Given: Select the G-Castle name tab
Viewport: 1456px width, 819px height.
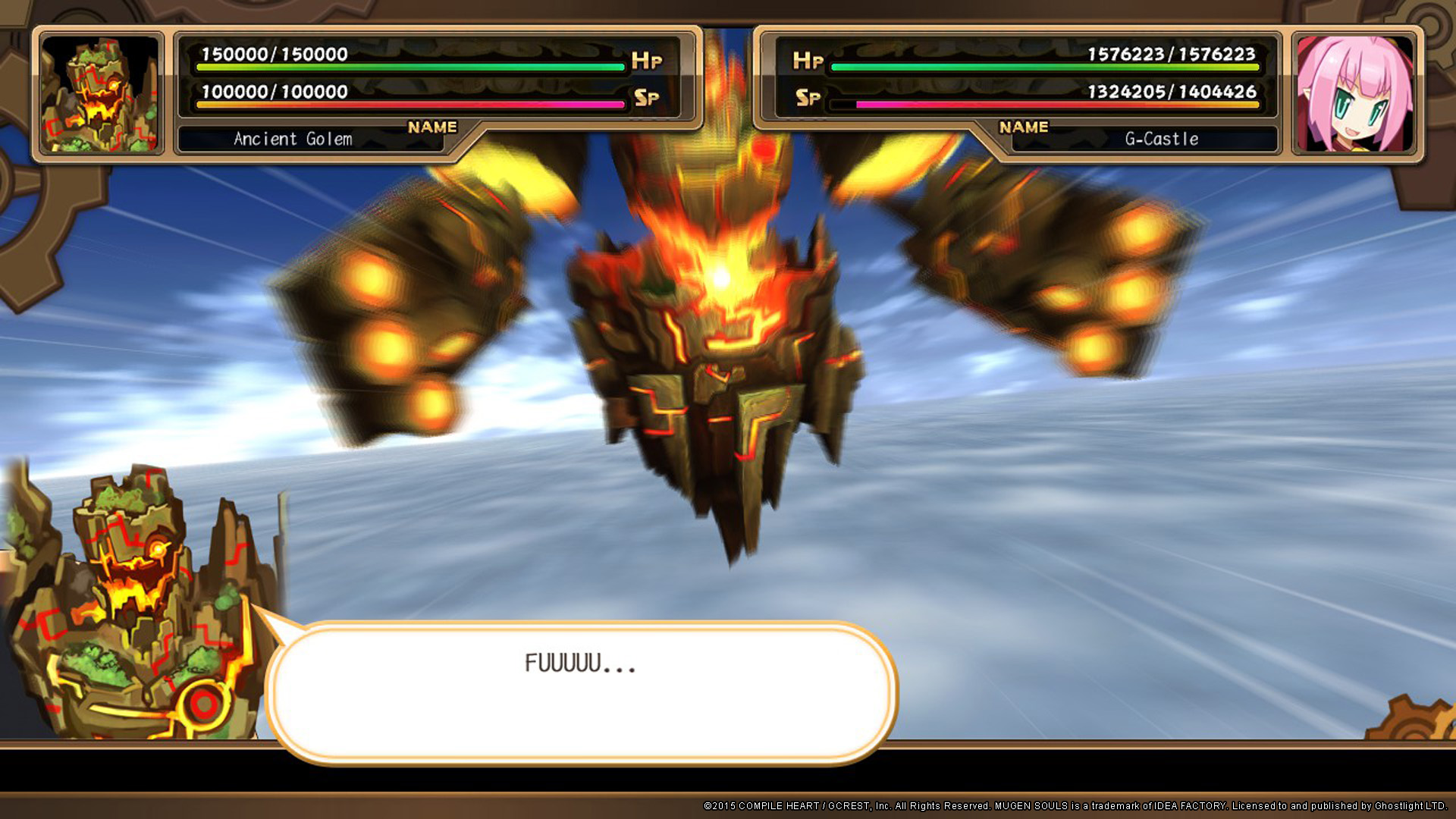Looking at the screenshot, I should (x=1160, y=139).
